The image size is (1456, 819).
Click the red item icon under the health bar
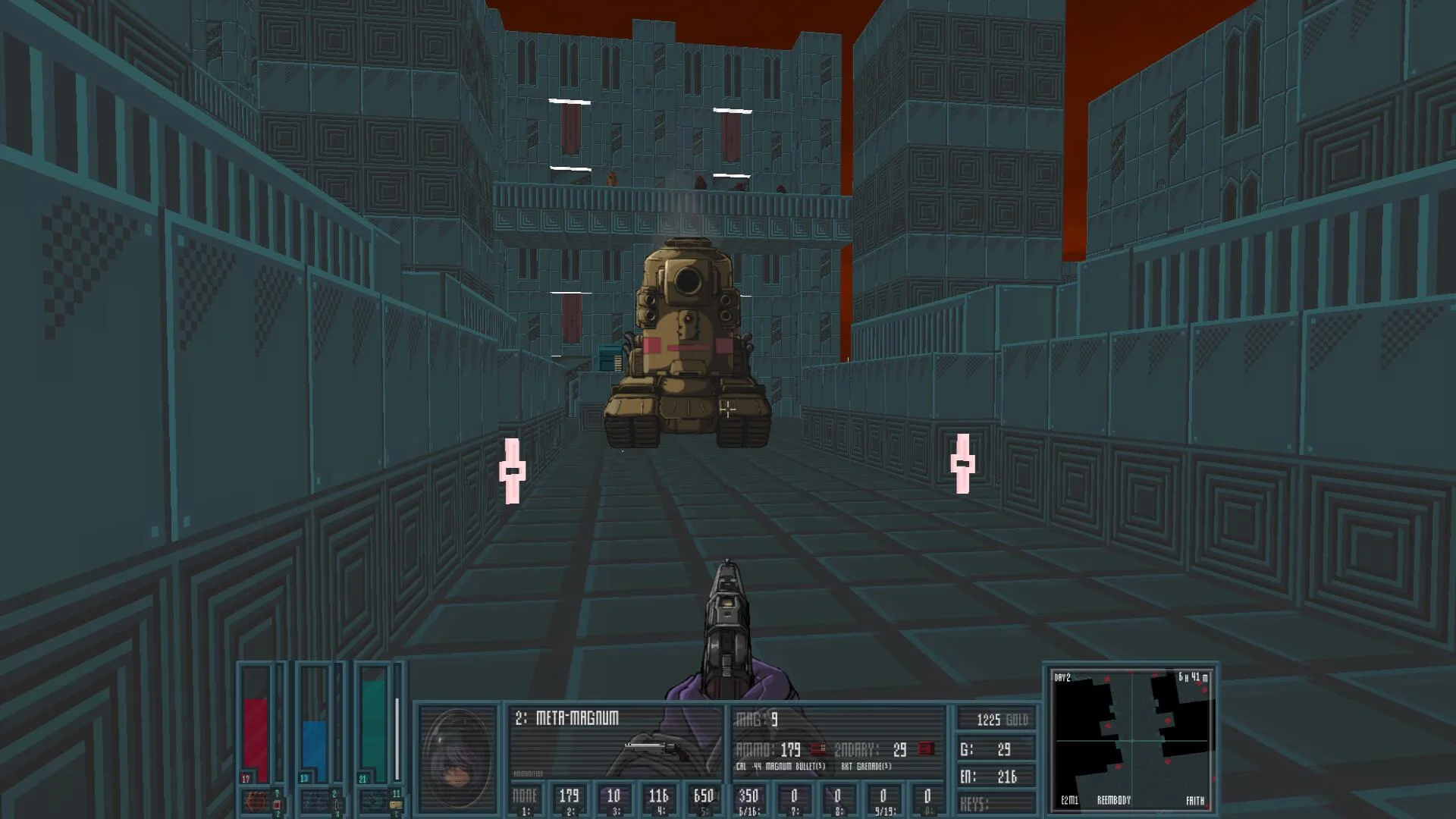pyautogui.click(x=276, y=804)
